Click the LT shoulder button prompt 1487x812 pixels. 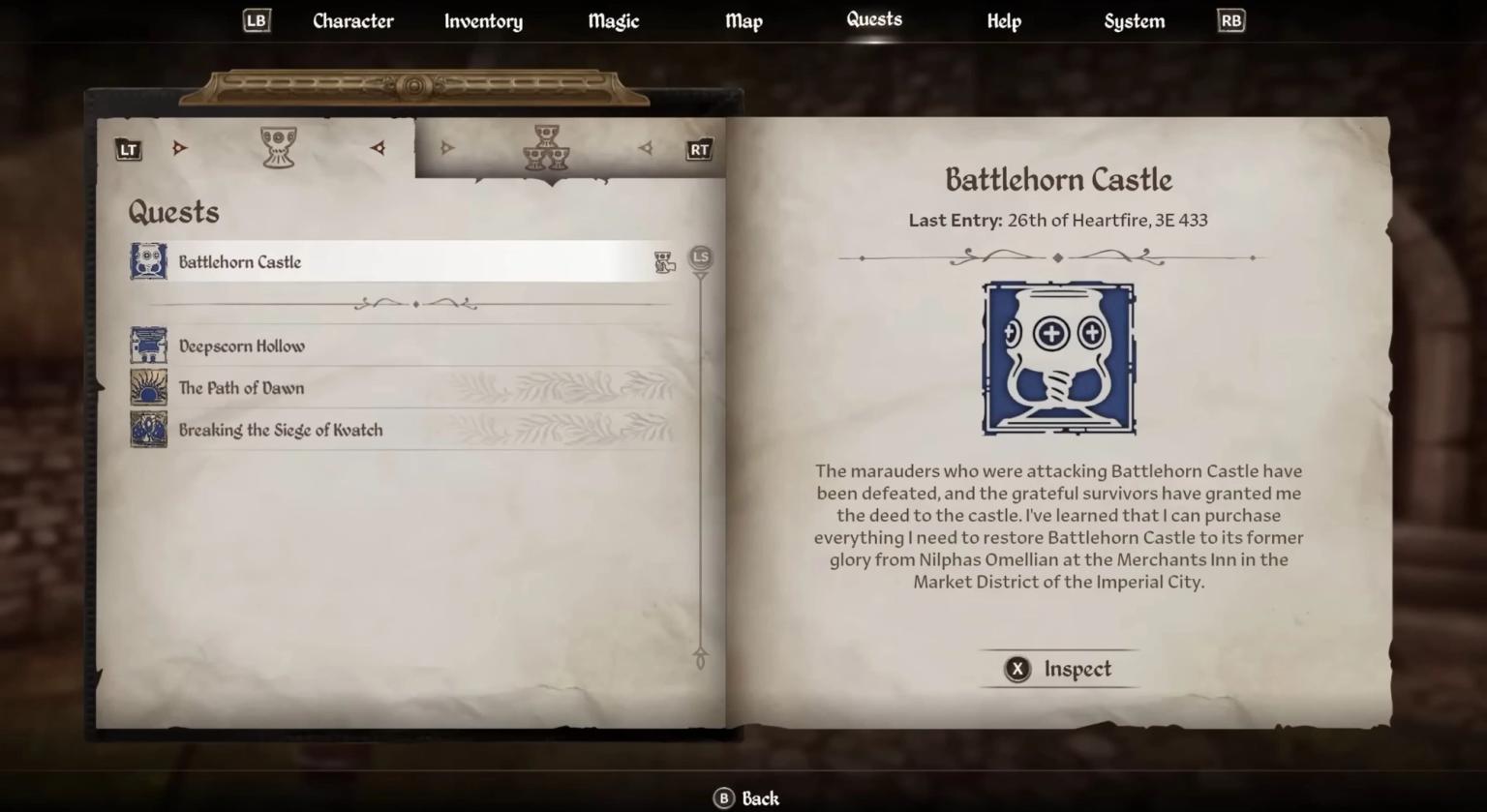128,148
